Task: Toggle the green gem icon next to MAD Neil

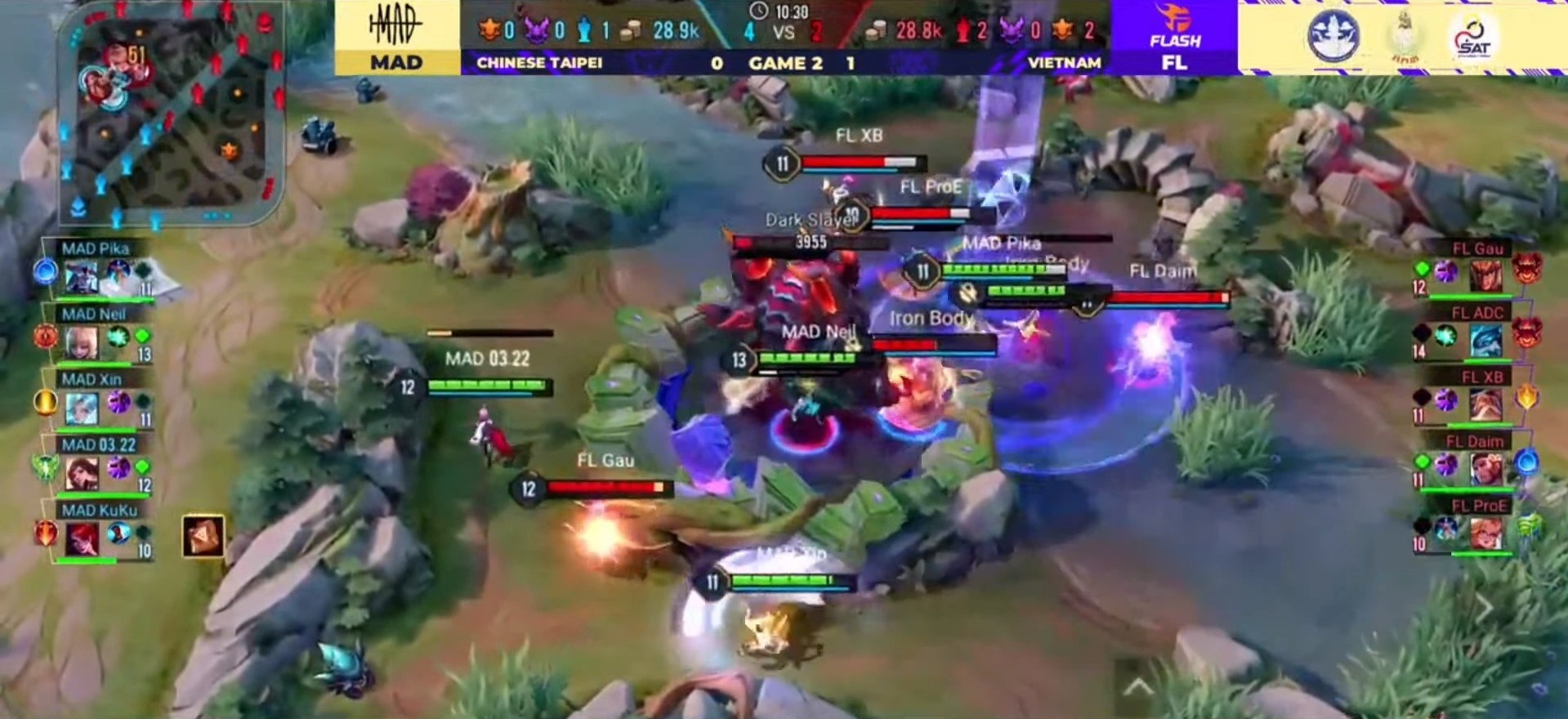Action: coord(144,335)
